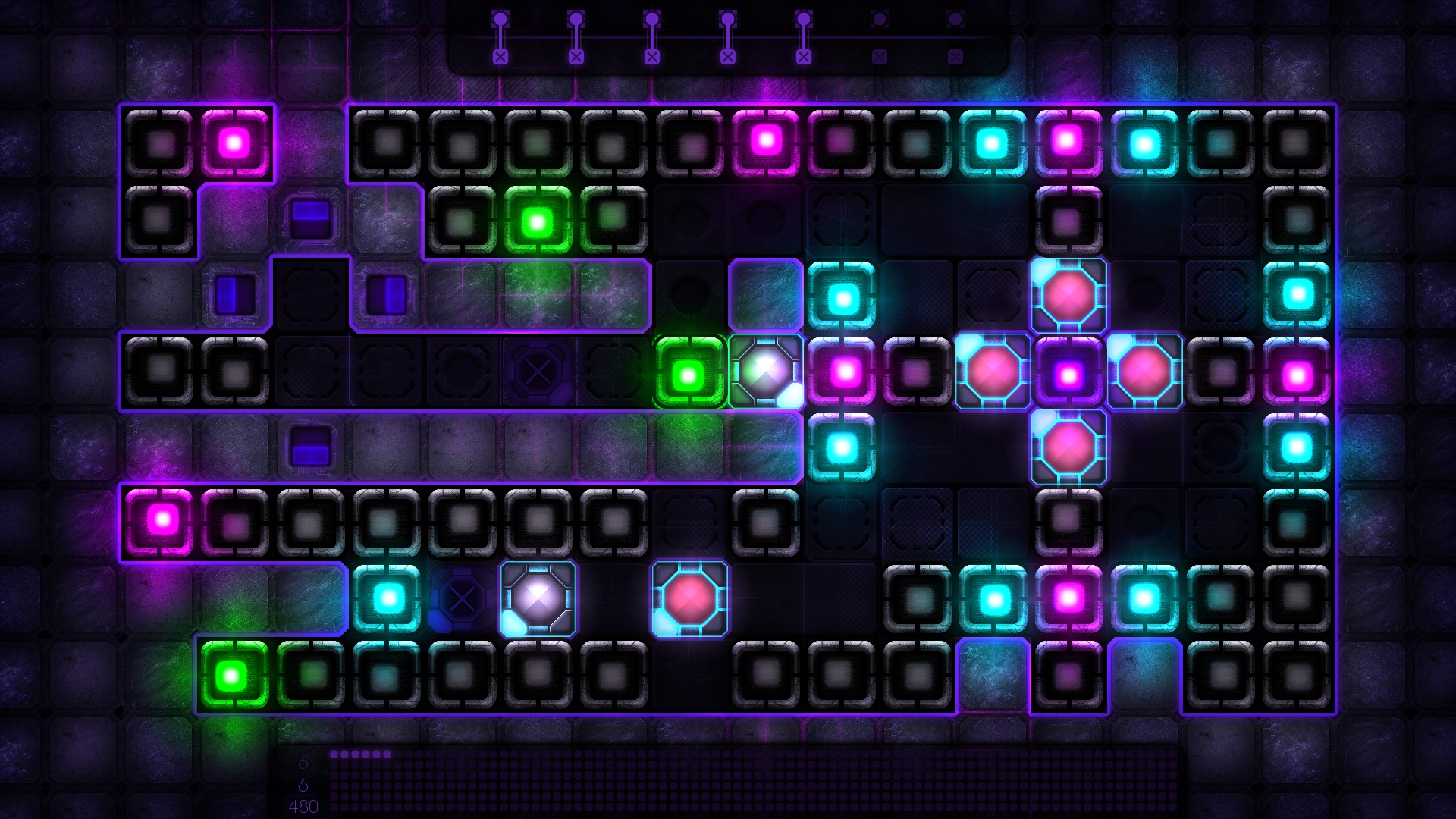The image size is (1456, 819).
Task: Click the white orb beside the X tile below
Action: 538,598
